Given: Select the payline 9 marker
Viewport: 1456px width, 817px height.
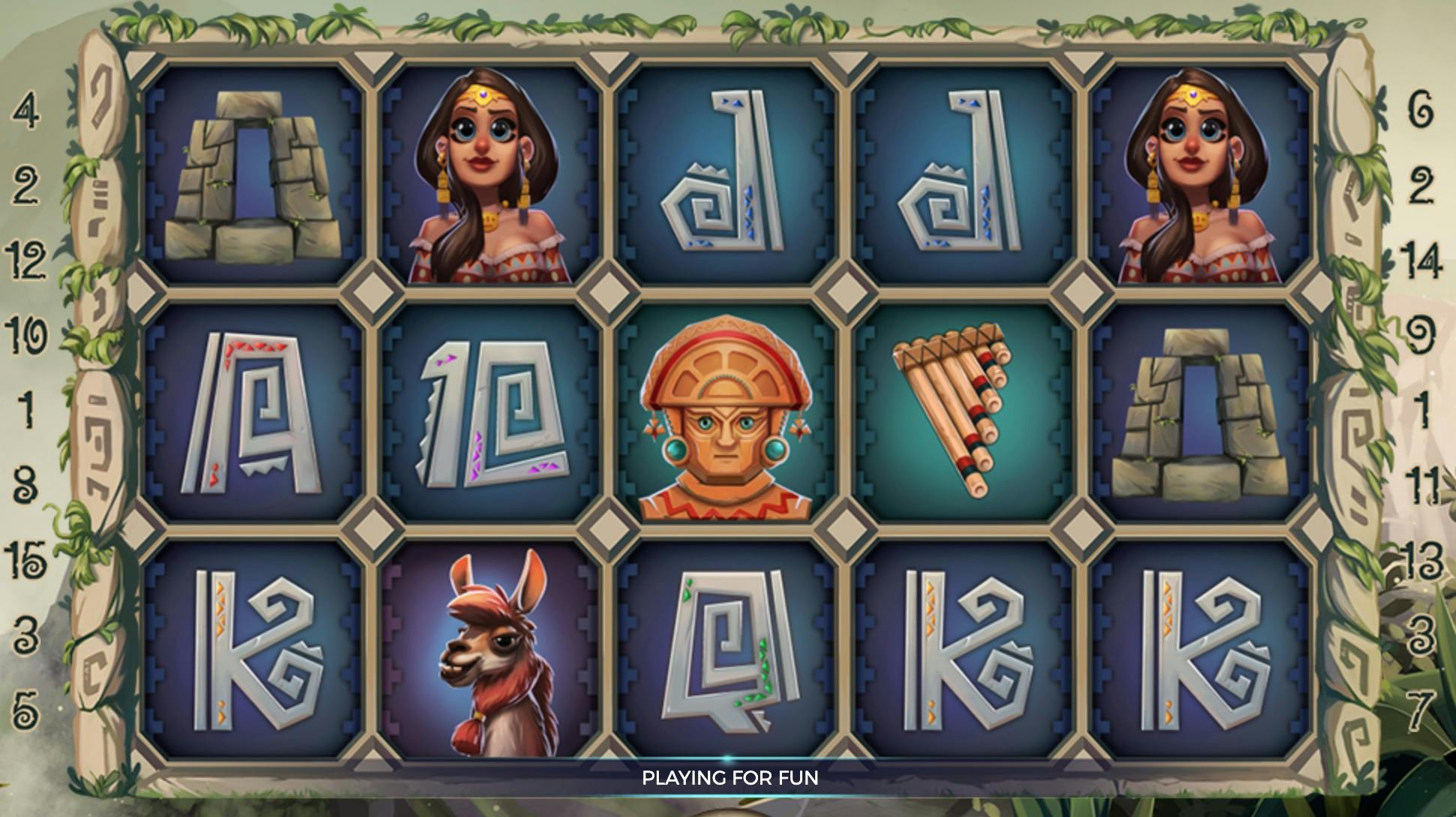Looking at the screenshot, I should 1418,334.
